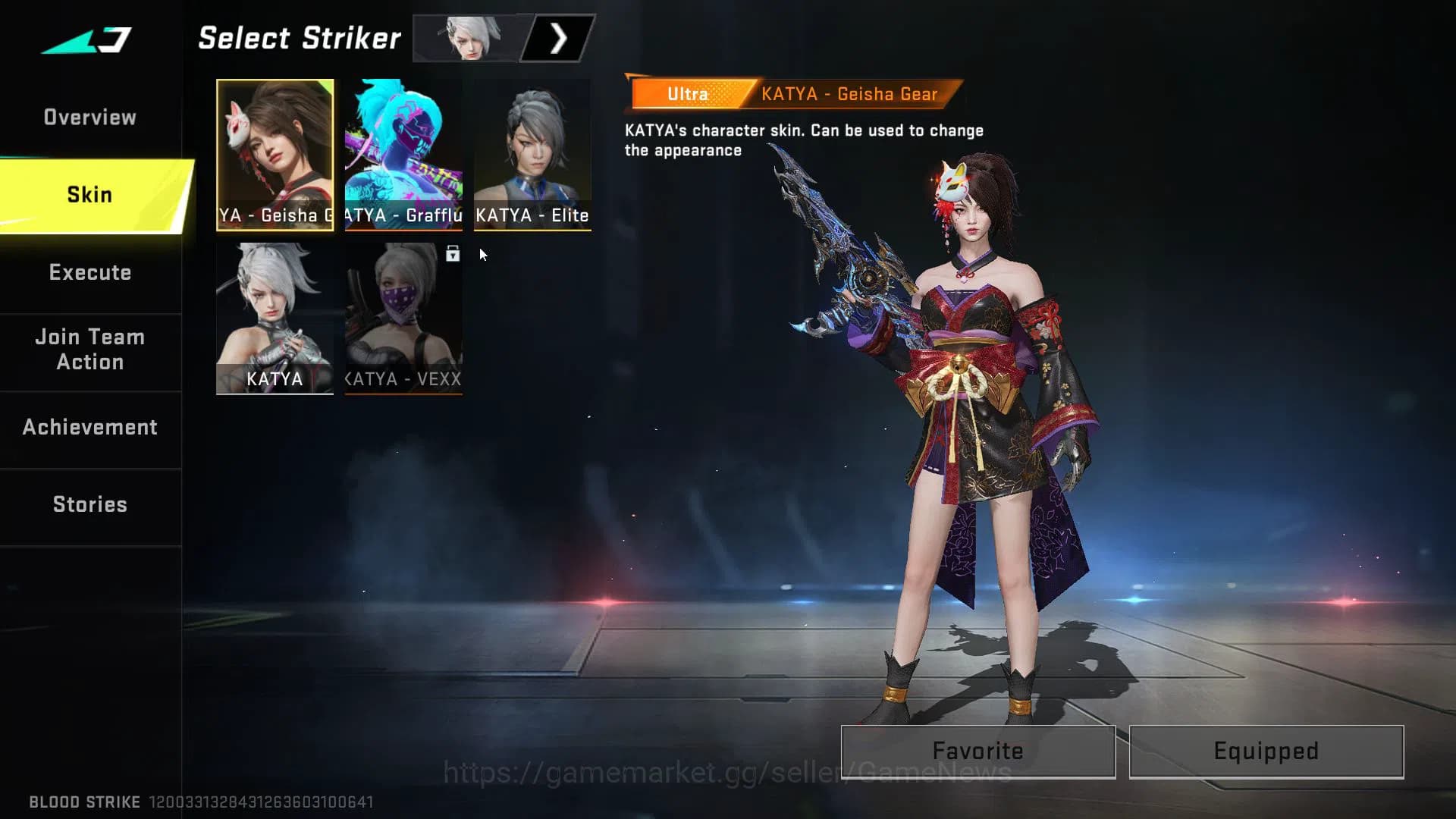Open the Overview section

(x=90, y=117)
